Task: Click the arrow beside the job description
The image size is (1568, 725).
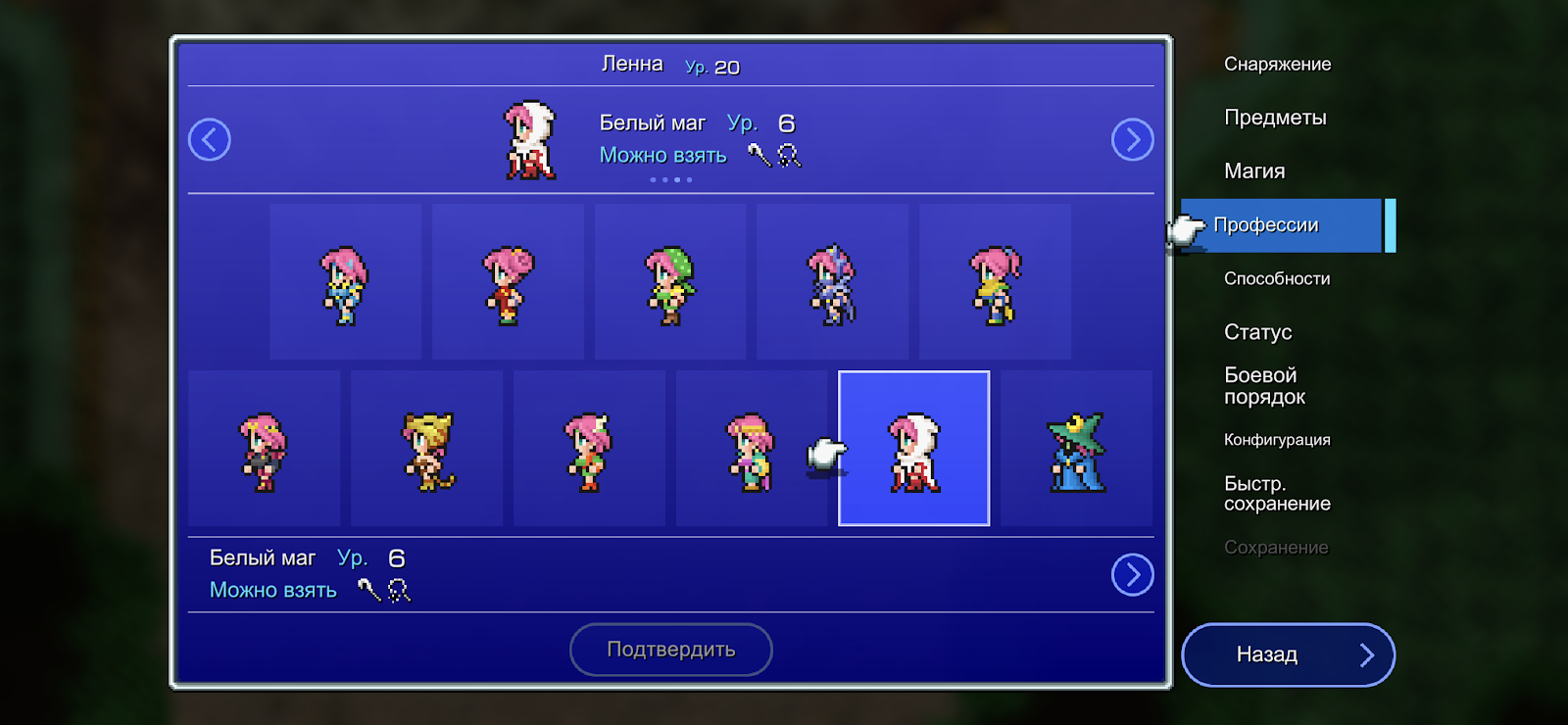Action: click(x=1132, y=575)
